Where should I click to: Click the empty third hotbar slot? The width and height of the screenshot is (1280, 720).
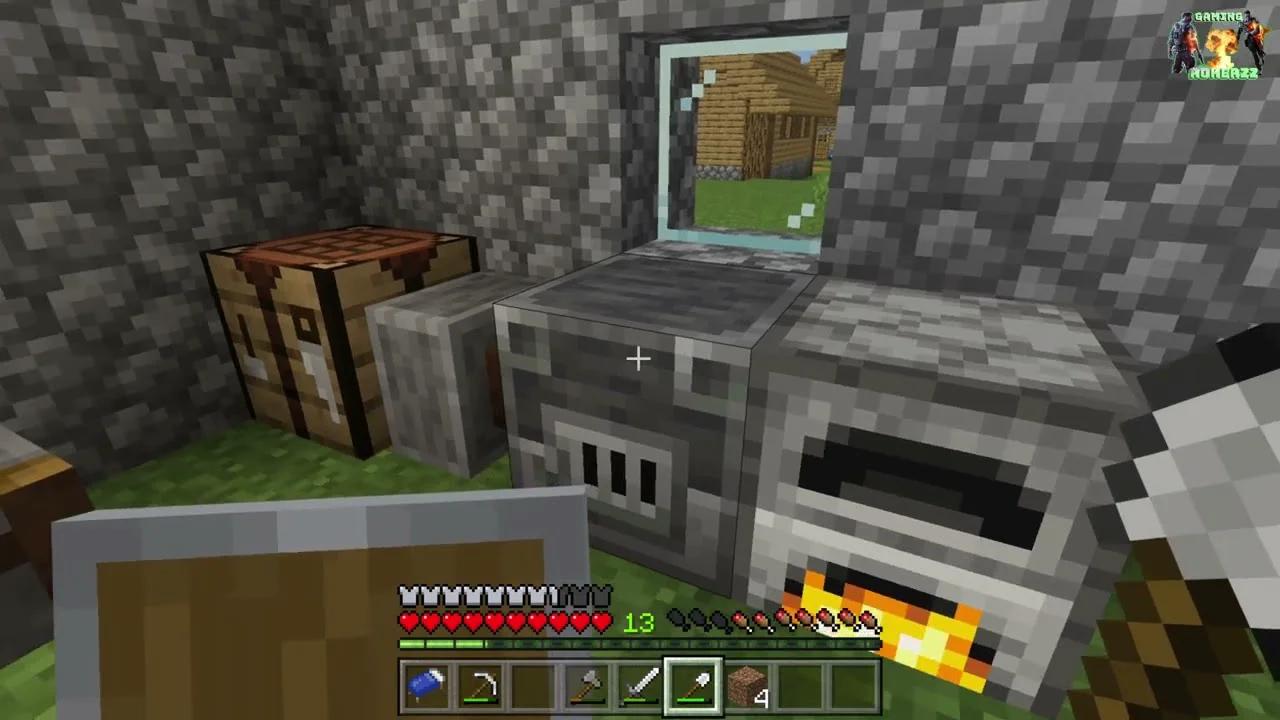coord(535,686)
